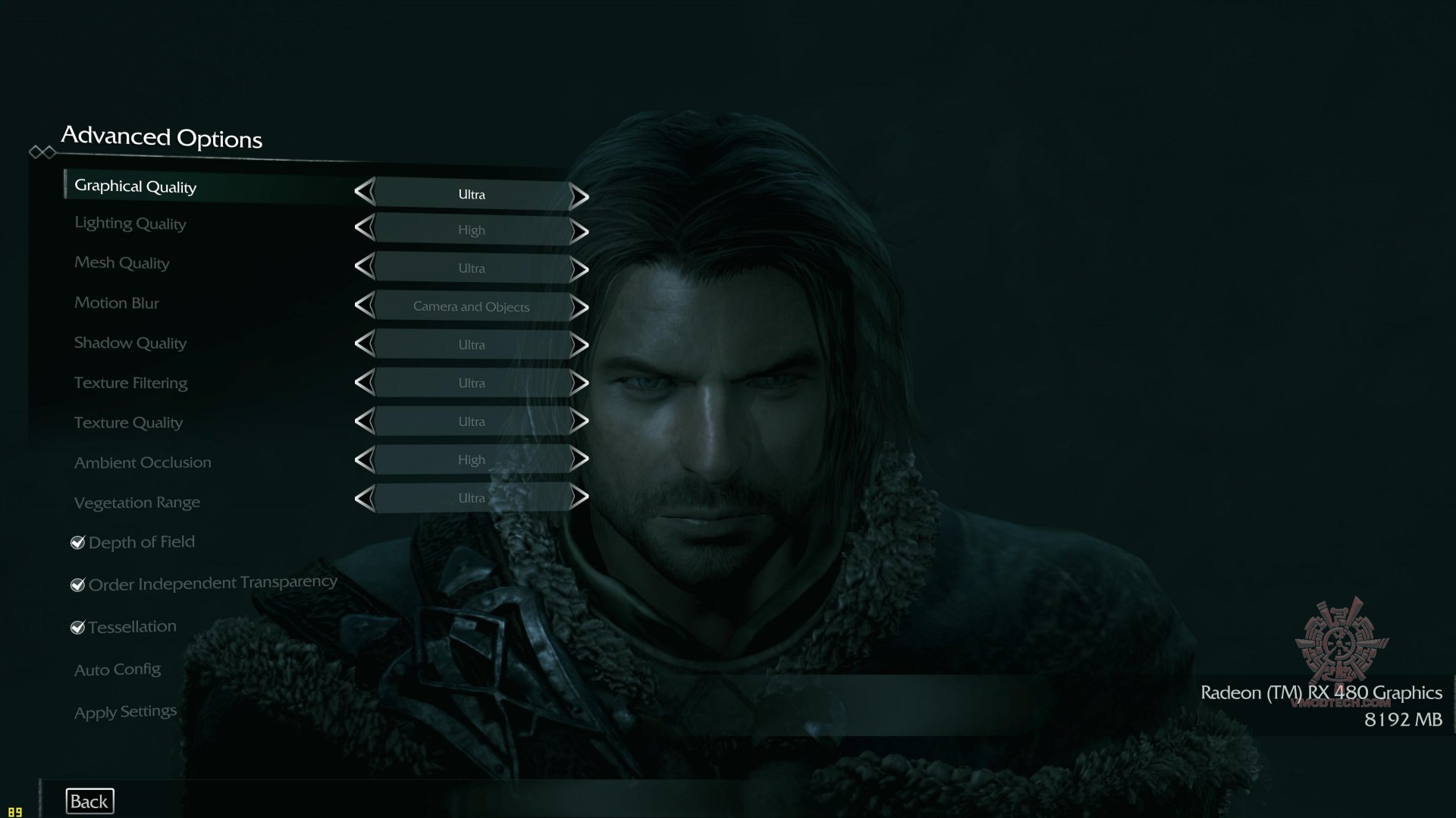Change the Ambient Occlusion High setting
Viewport: 1456px width, 818px height.
471,459
